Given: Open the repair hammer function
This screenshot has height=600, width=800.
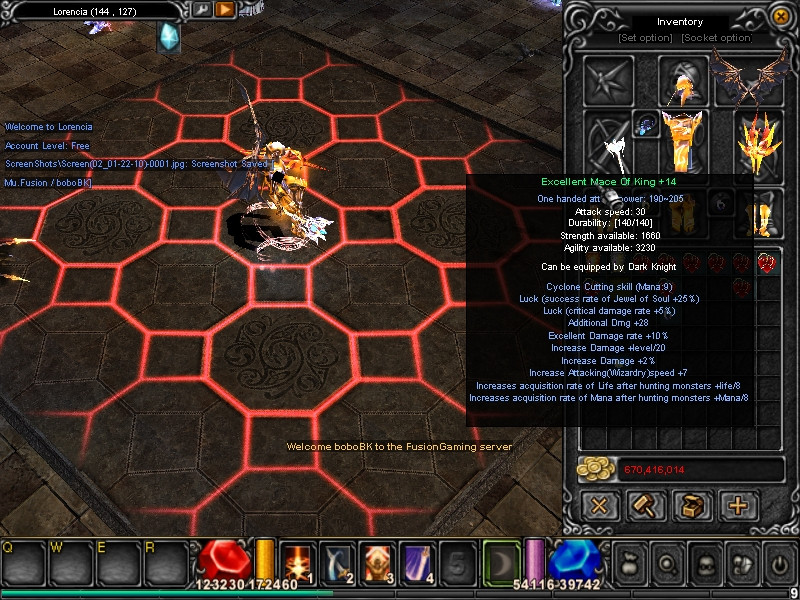Looking at the screenshot, I should (x=646, y=506).
